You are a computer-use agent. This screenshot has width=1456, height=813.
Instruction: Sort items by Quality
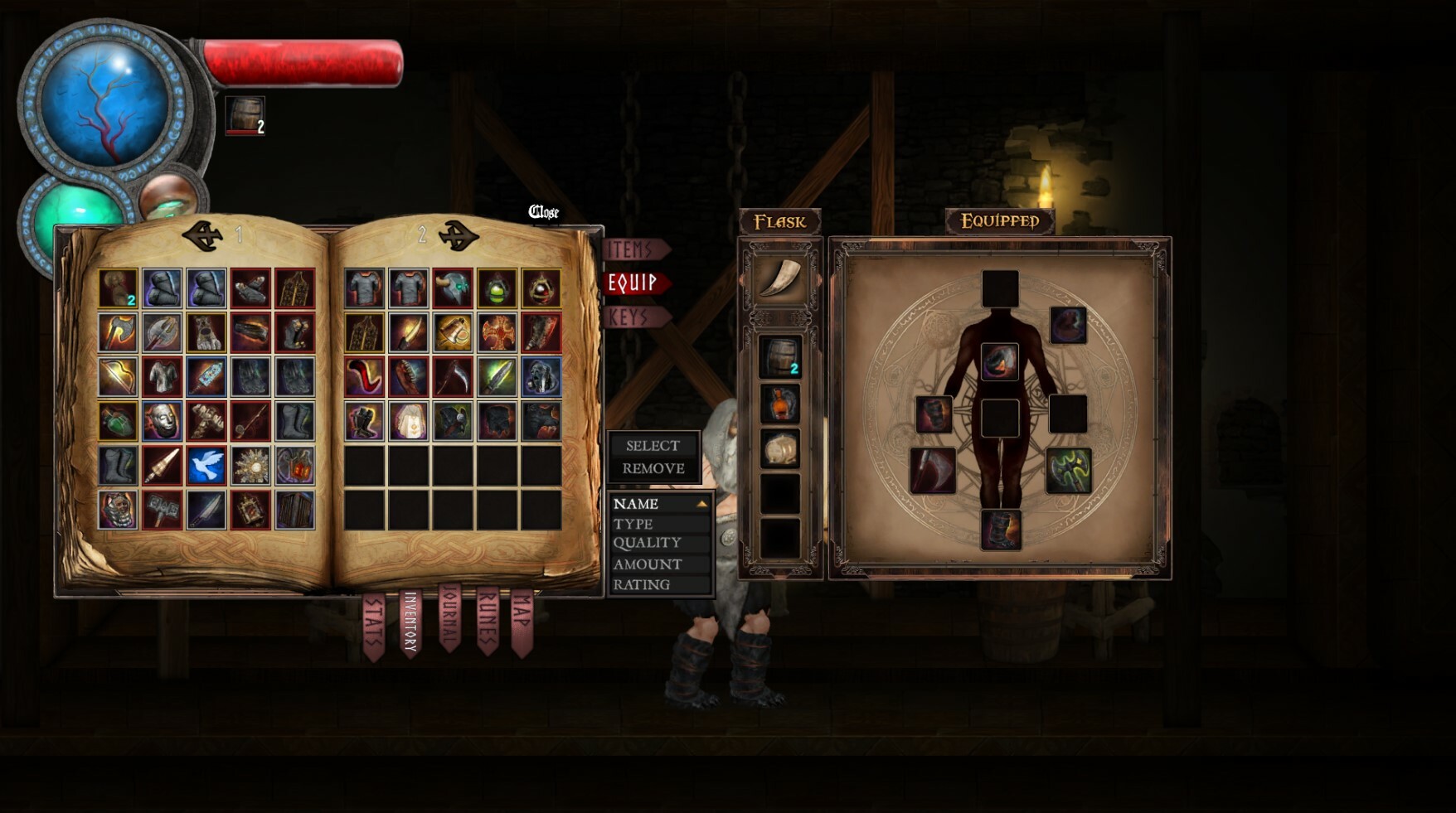click(x=646, y=543)
